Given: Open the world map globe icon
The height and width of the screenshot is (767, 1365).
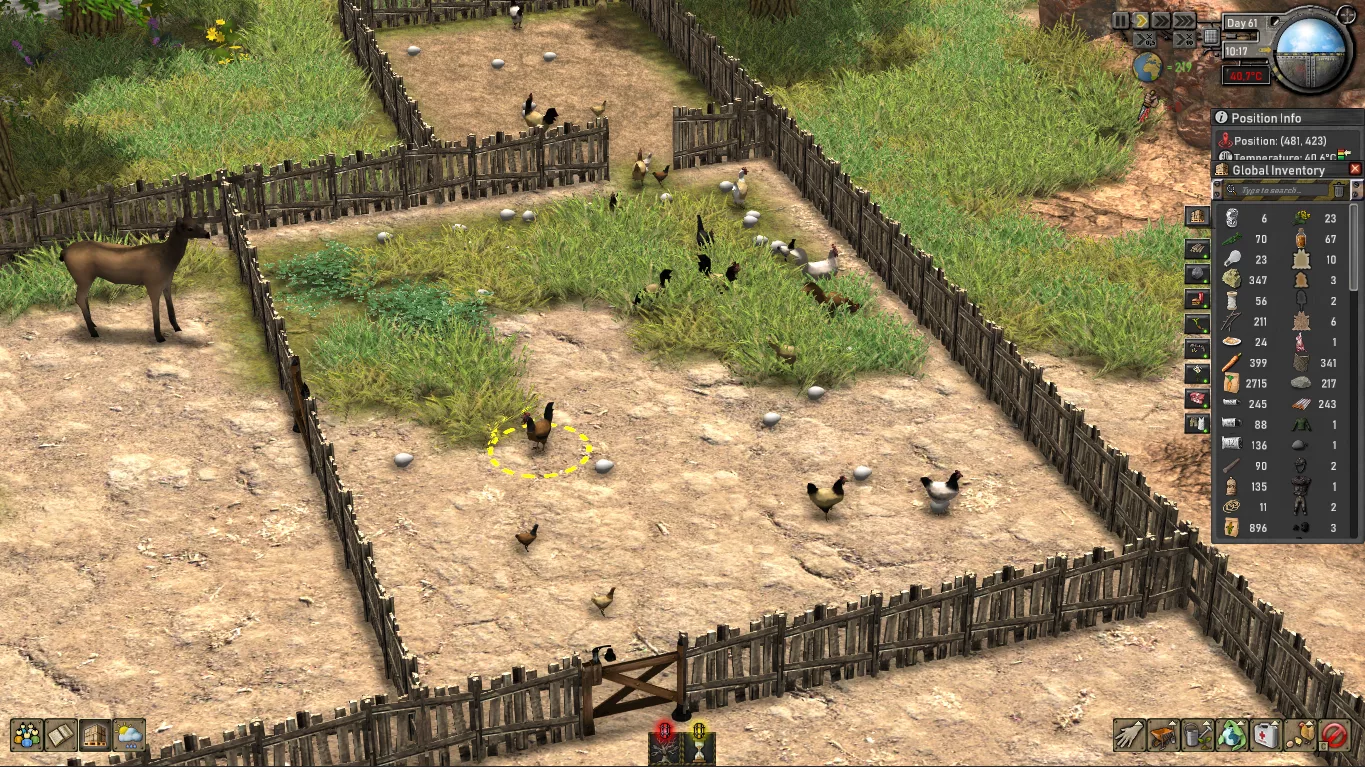Looking at the screenshot, I should 1147,68.
